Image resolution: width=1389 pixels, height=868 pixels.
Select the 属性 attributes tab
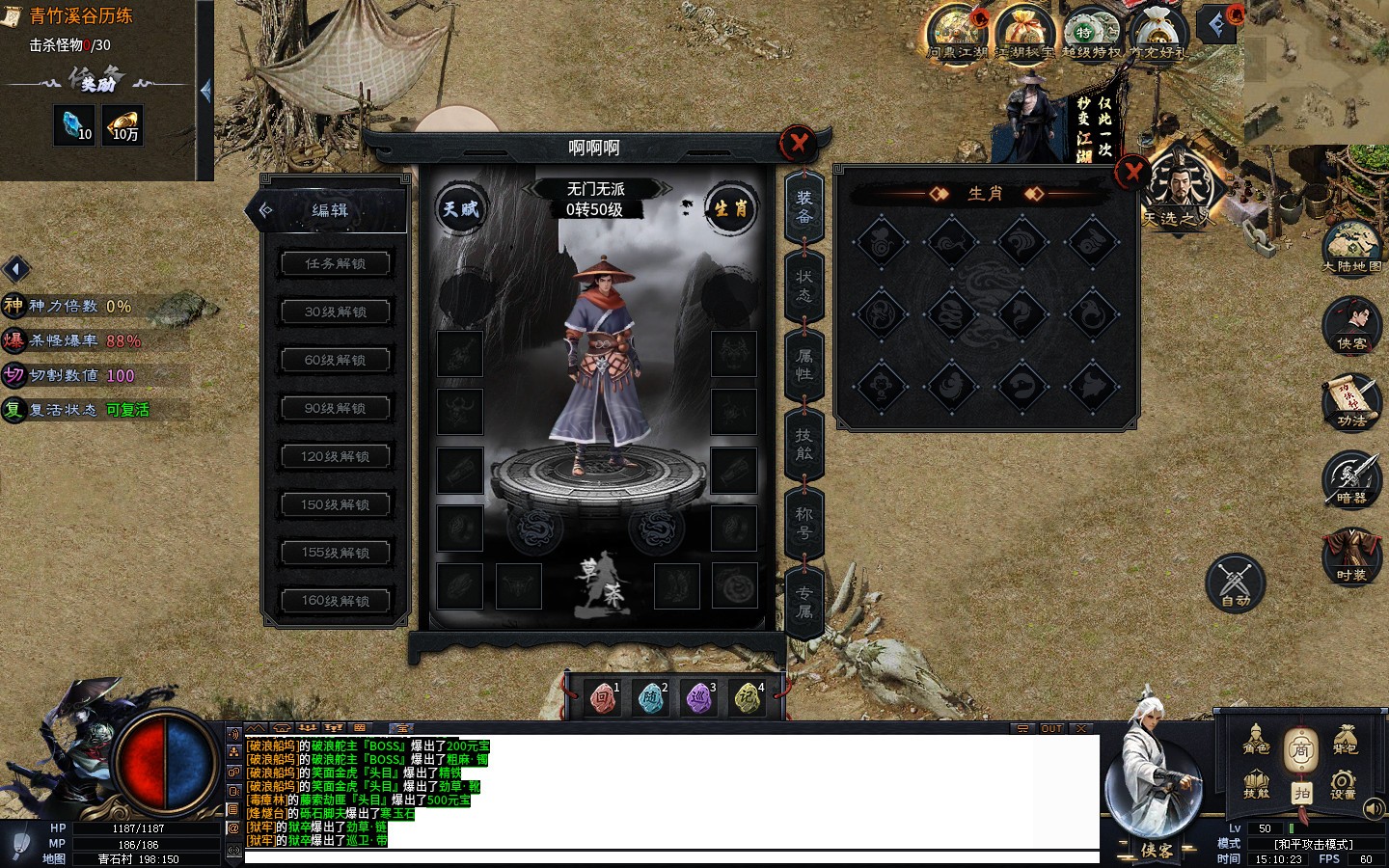click(804, 365)
